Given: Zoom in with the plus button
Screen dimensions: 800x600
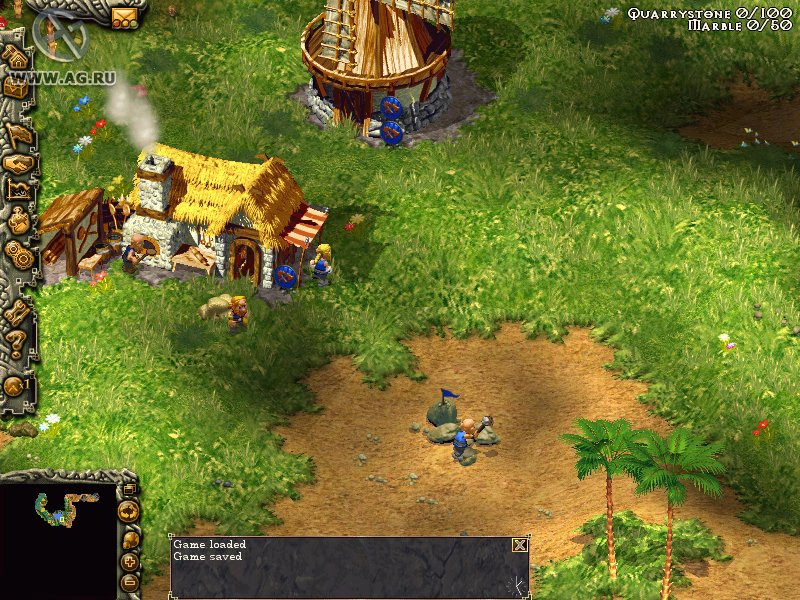Looking at the screenshot, I should point(129,564).
